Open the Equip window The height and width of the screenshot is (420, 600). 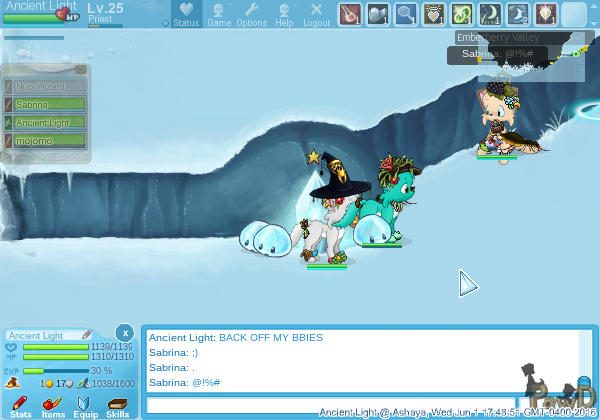tap(85, 406)
